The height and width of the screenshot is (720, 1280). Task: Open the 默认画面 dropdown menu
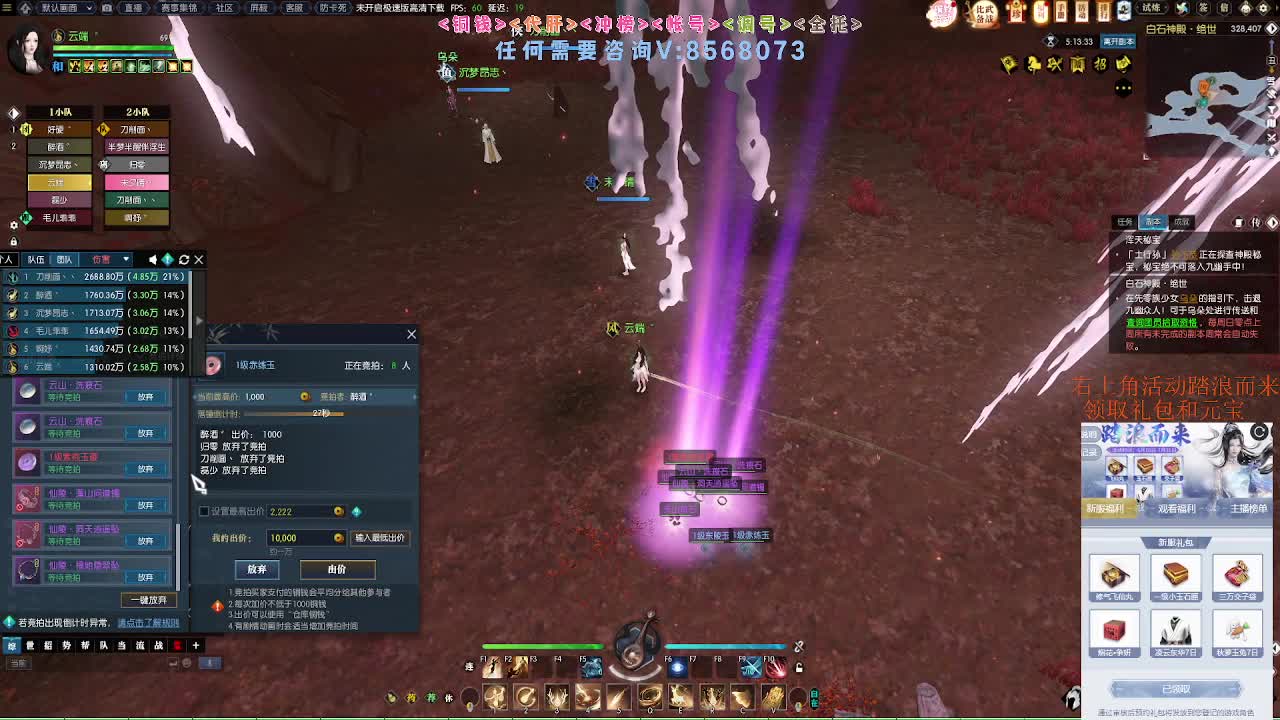[67, 7]
